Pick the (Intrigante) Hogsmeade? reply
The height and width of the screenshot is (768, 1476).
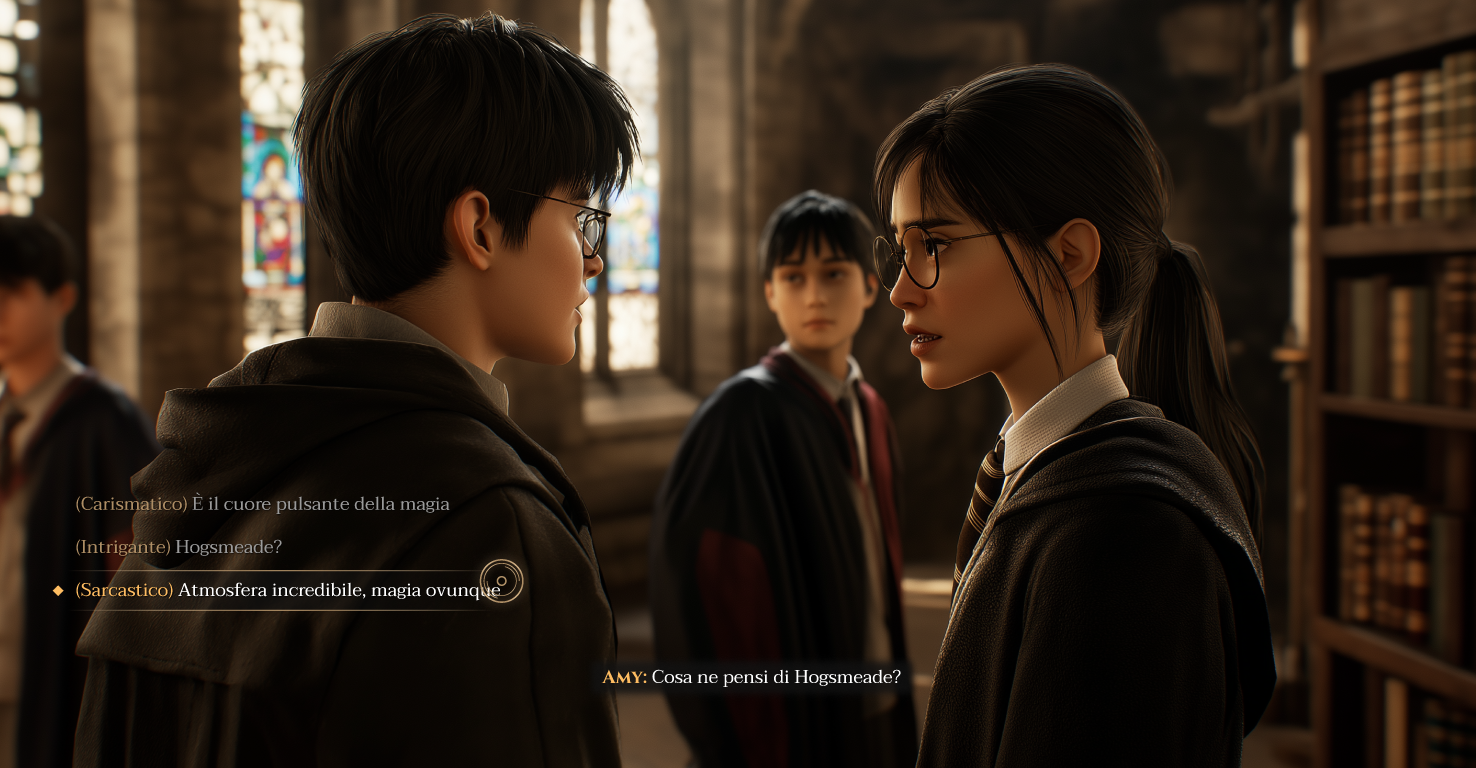180,547
